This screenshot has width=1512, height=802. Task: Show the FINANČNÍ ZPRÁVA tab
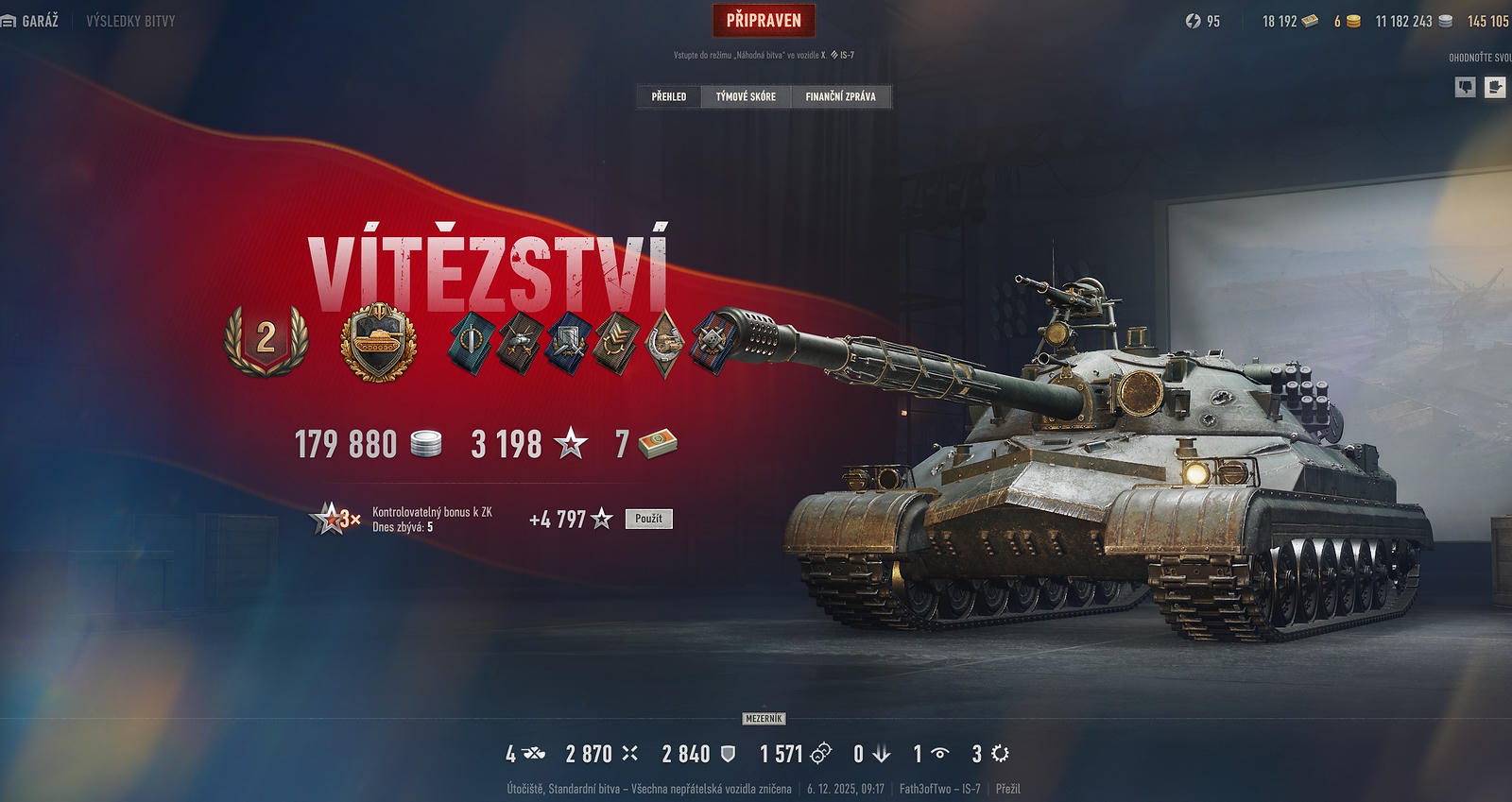(x=840, y=96)
